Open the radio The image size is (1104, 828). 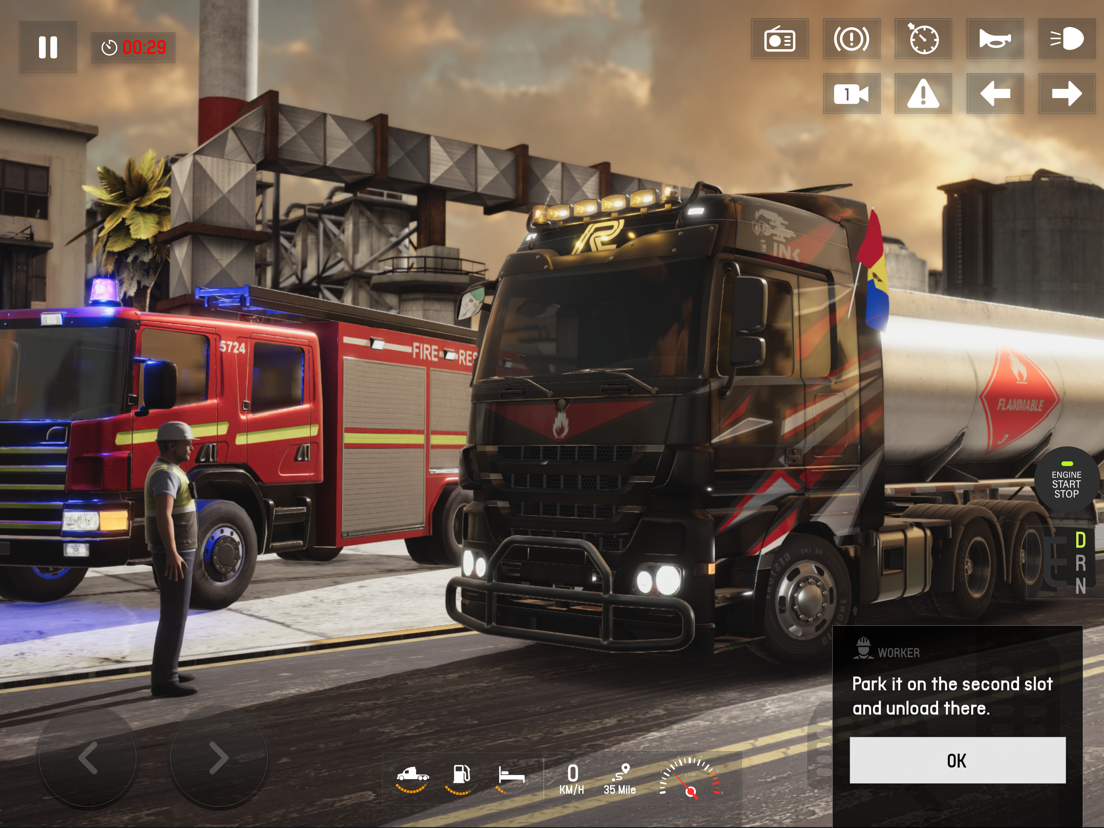coord(780,39)
